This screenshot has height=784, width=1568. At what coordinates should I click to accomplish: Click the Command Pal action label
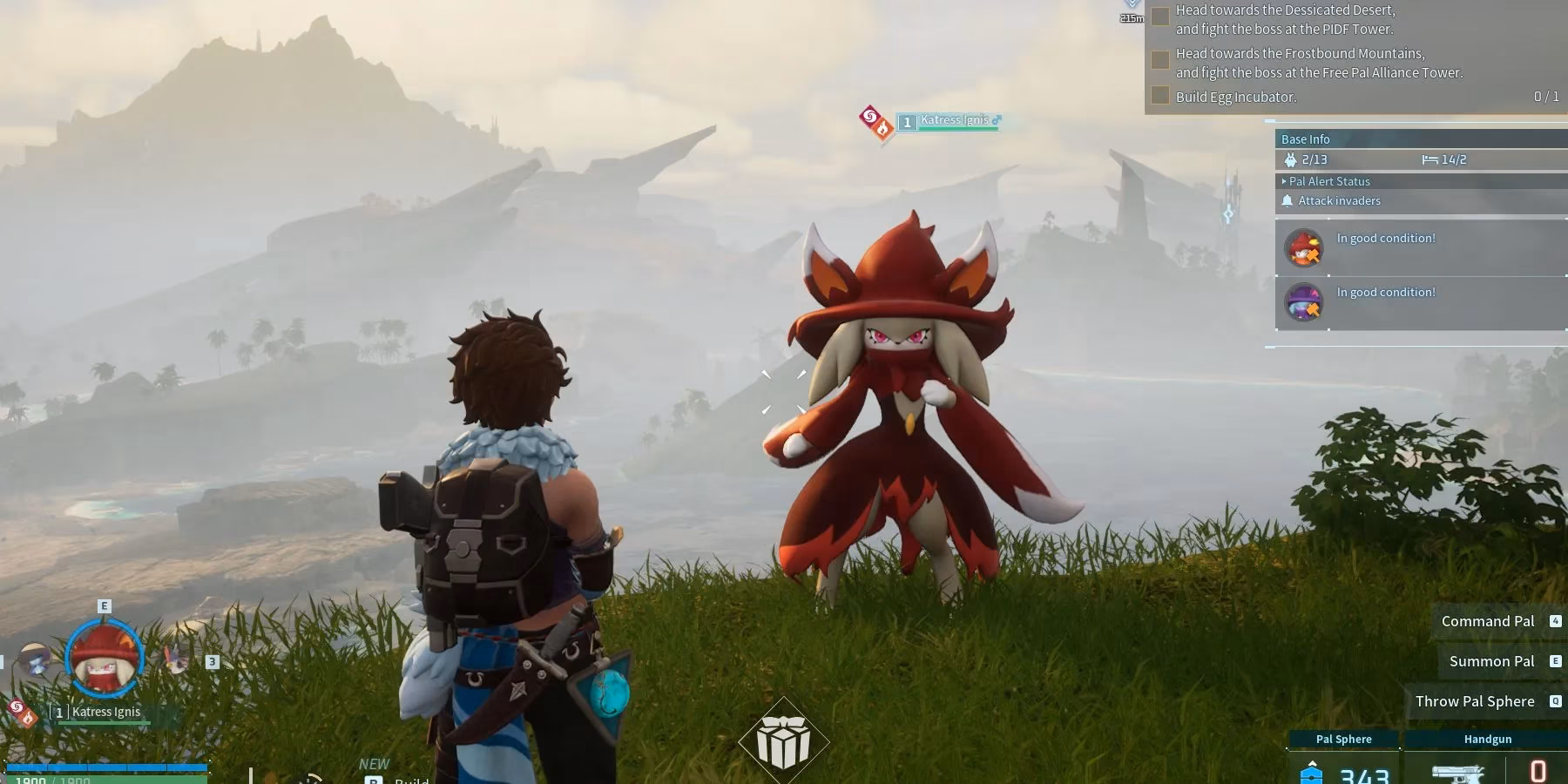tap(1487, 621)
